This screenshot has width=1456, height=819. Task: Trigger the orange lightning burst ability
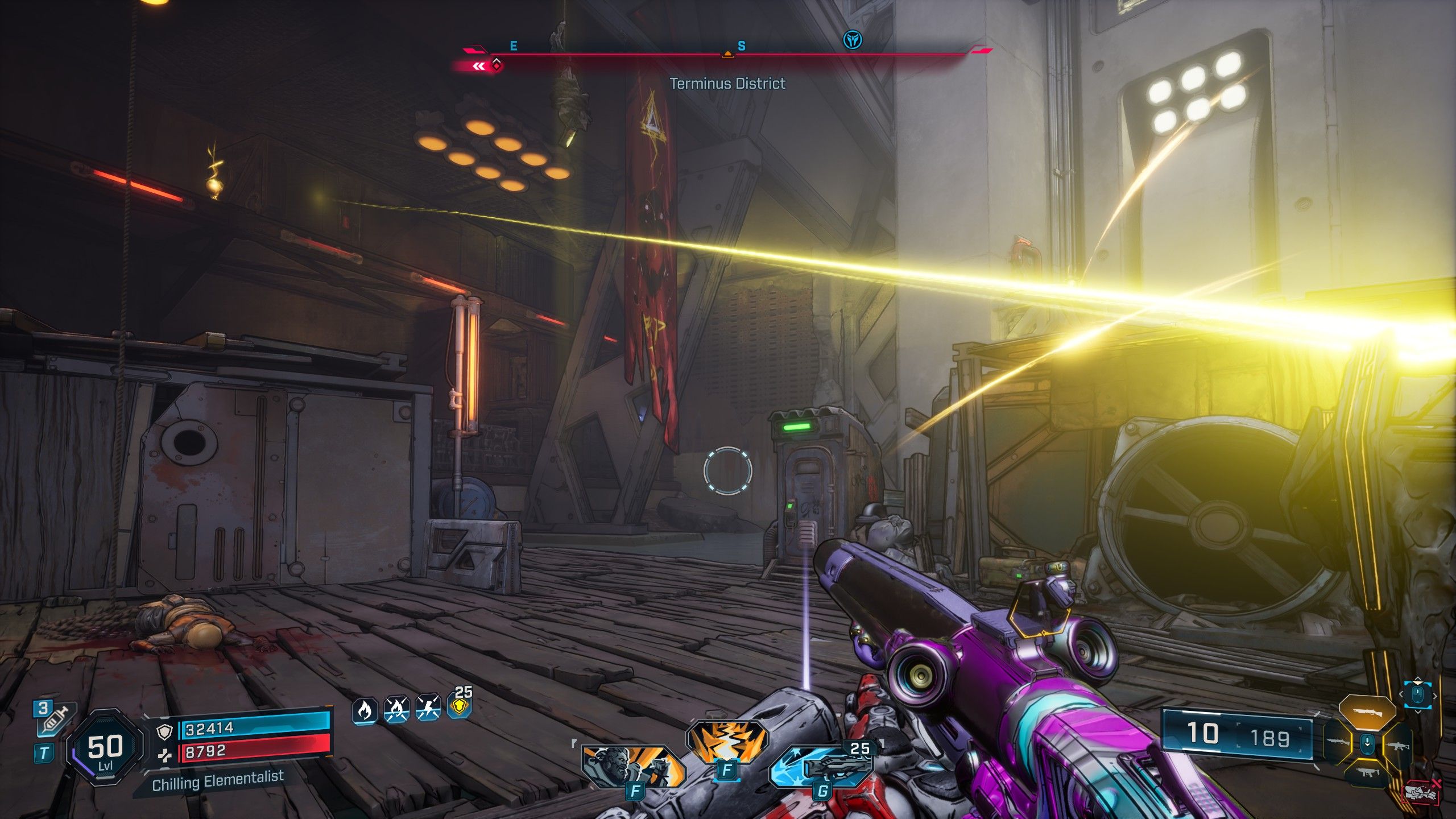pyautogui.click(x=727, y=742)
